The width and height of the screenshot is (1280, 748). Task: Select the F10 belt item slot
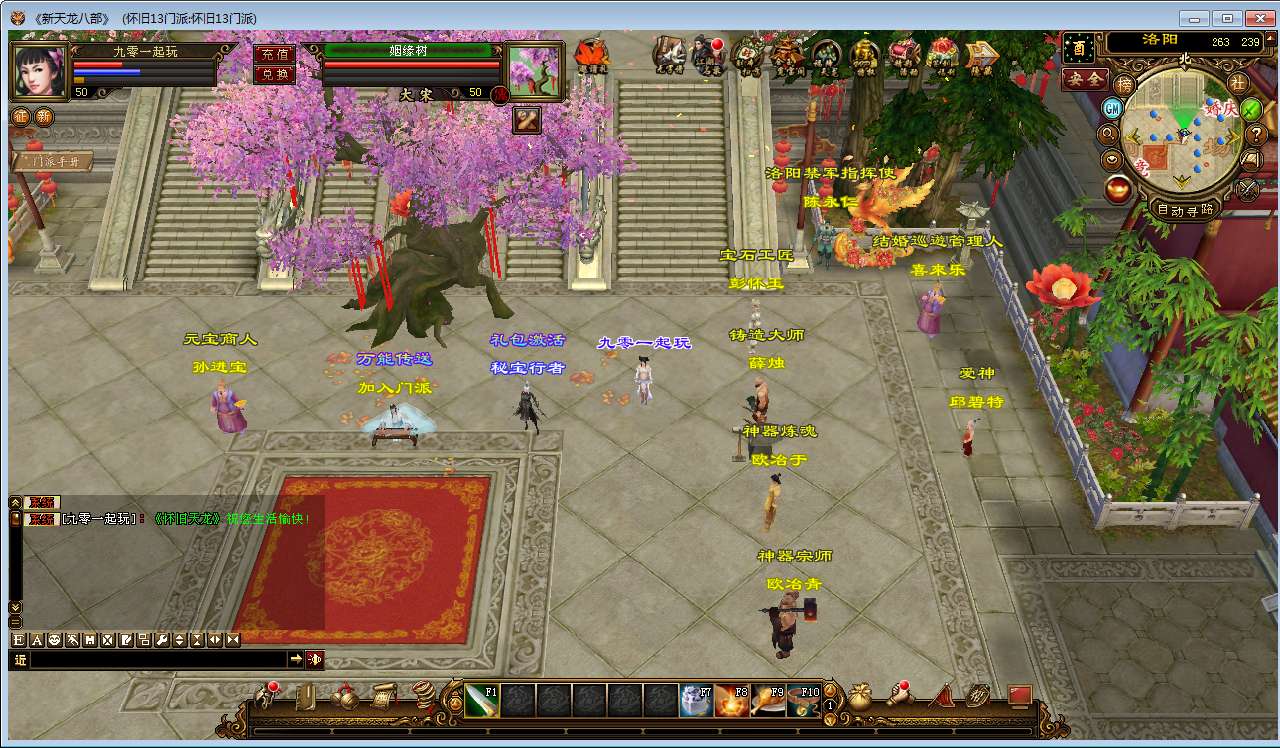(x=802, y=700)
